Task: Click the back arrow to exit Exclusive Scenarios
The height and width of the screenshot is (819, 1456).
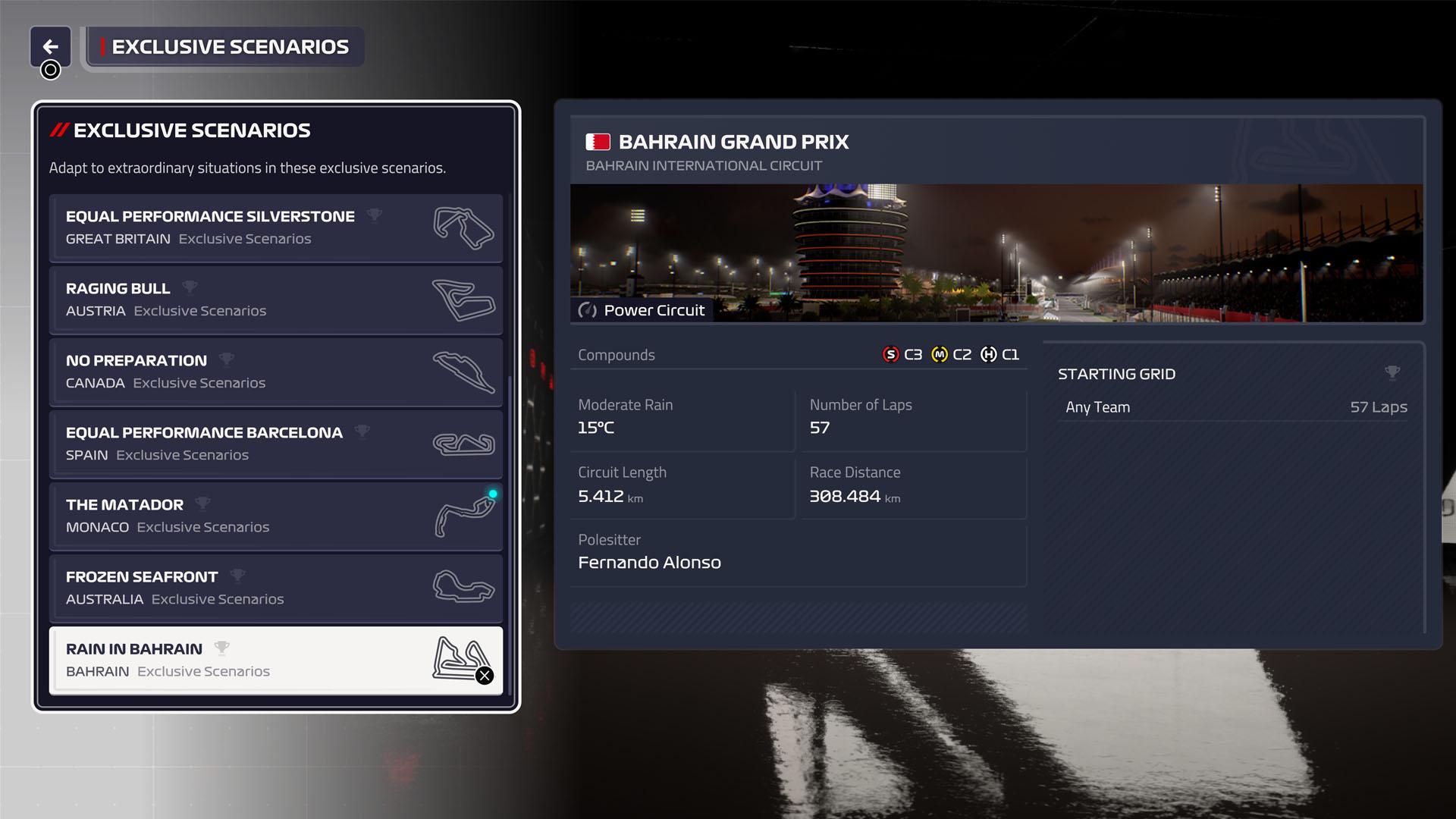Action: tap(51, 46)
